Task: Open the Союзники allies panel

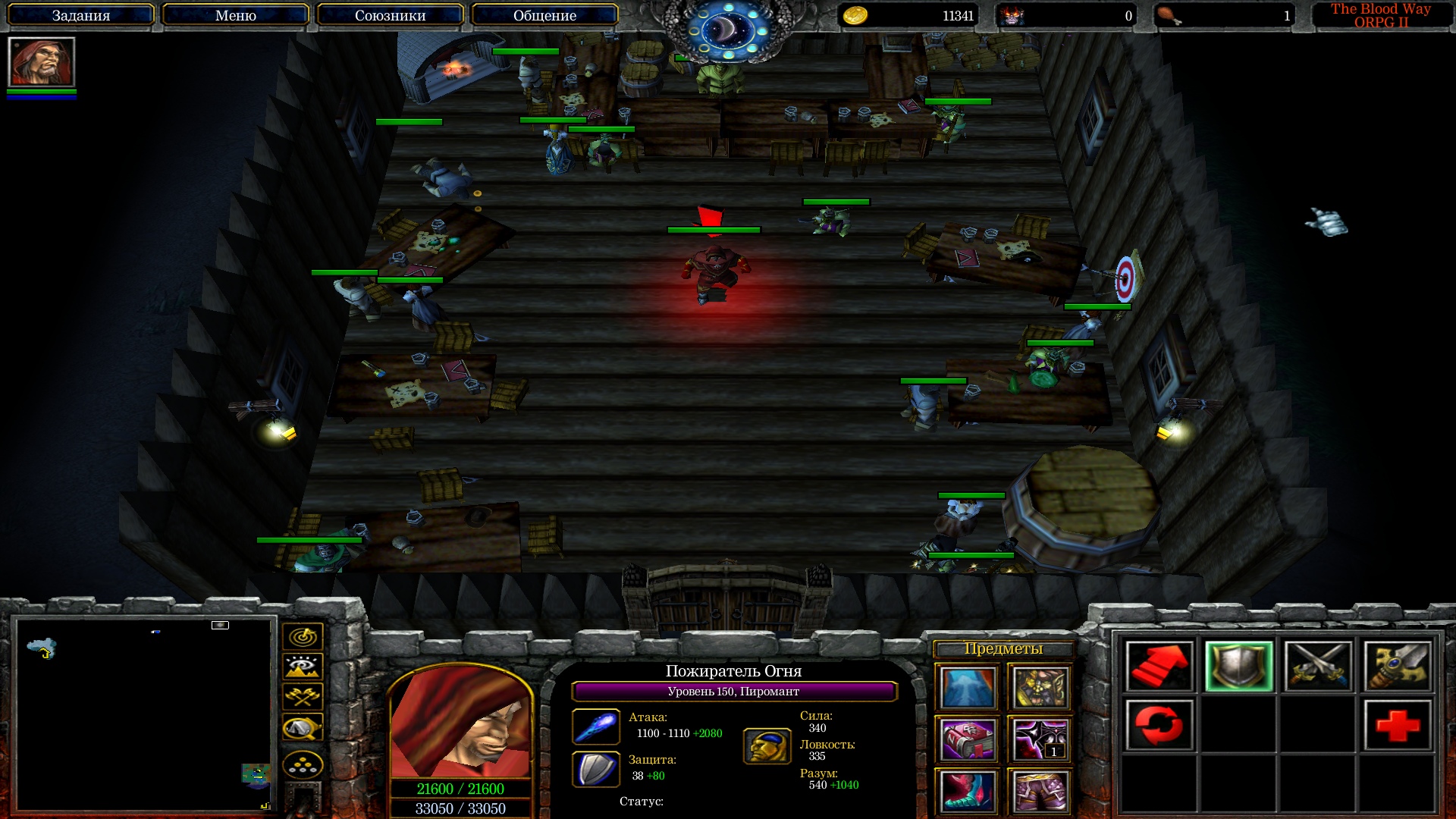Action: 390,15
